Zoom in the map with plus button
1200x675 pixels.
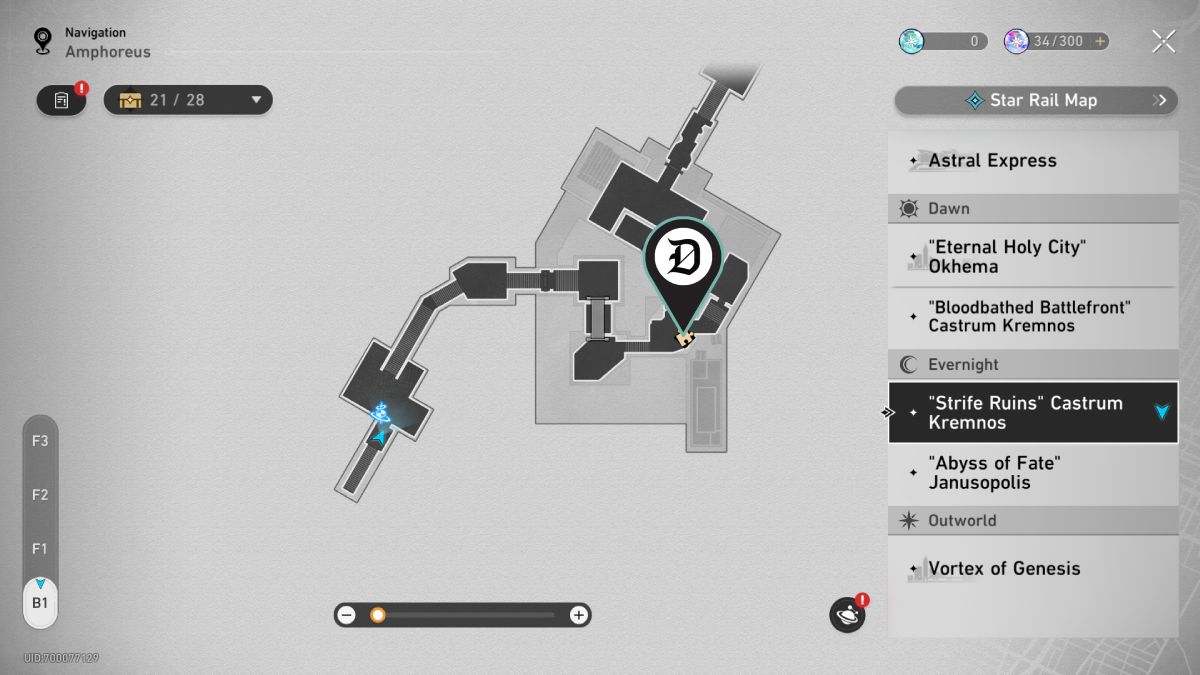[x=578, y=615]
